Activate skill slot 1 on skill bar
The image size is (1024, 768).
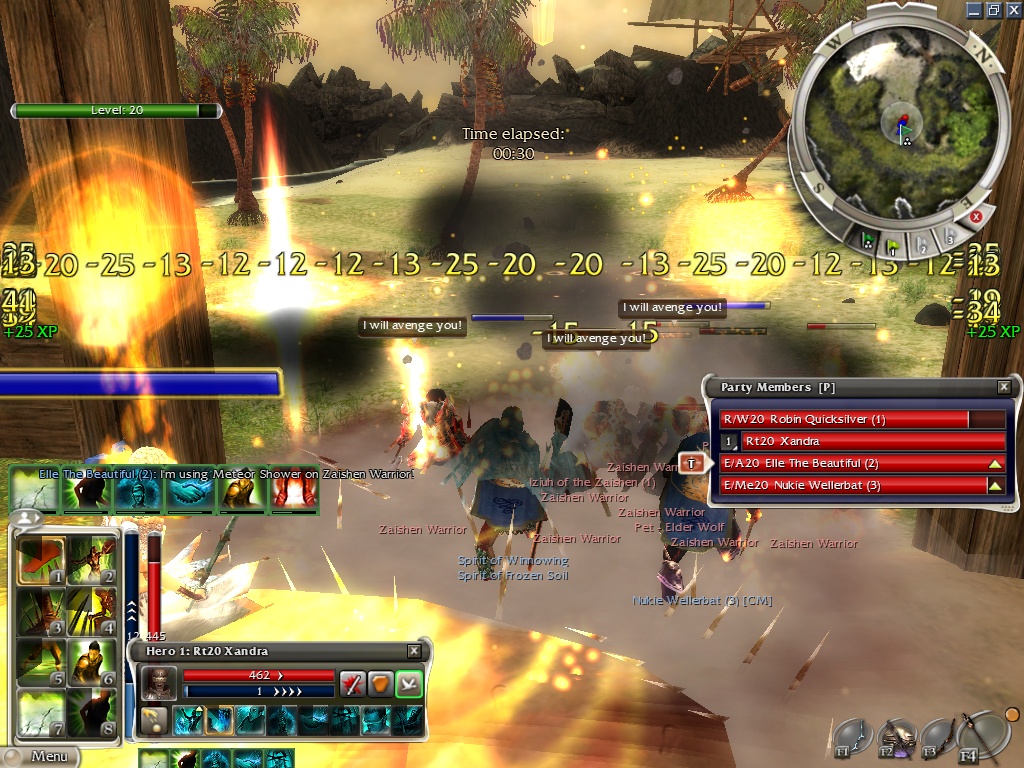[x=41, y=562]
